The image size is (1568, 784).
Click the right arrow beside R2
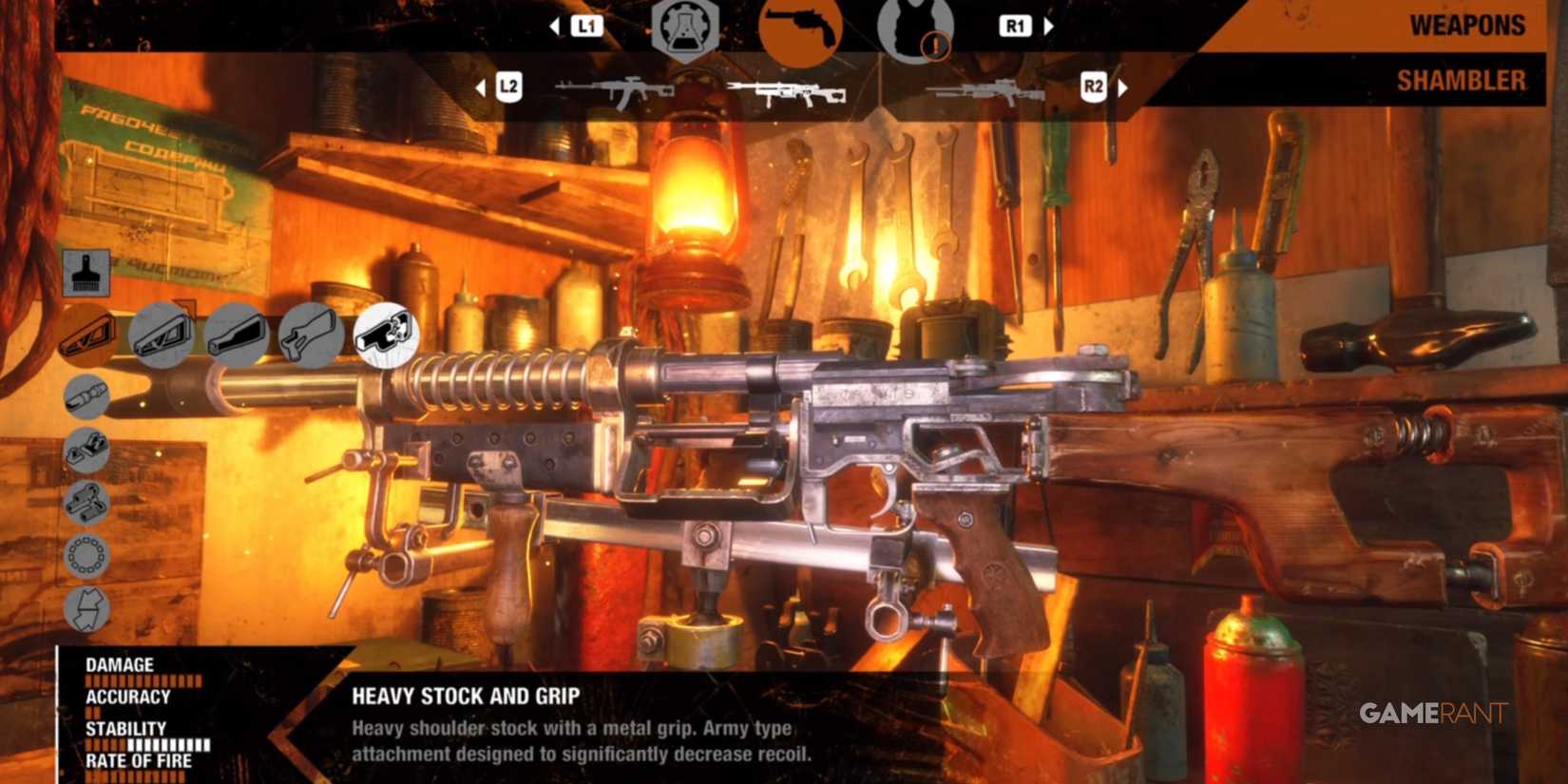[x=1124, y=88]
